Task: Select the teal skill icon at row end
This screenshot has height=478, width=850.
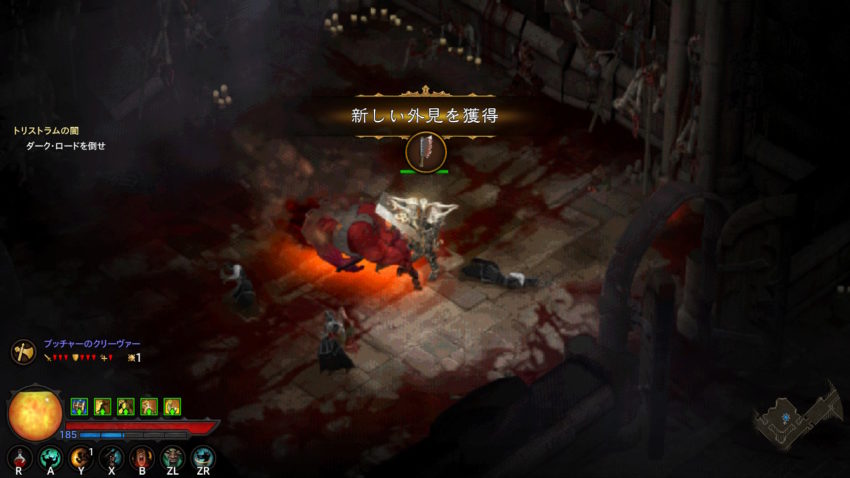Action: tap(203, 458)
